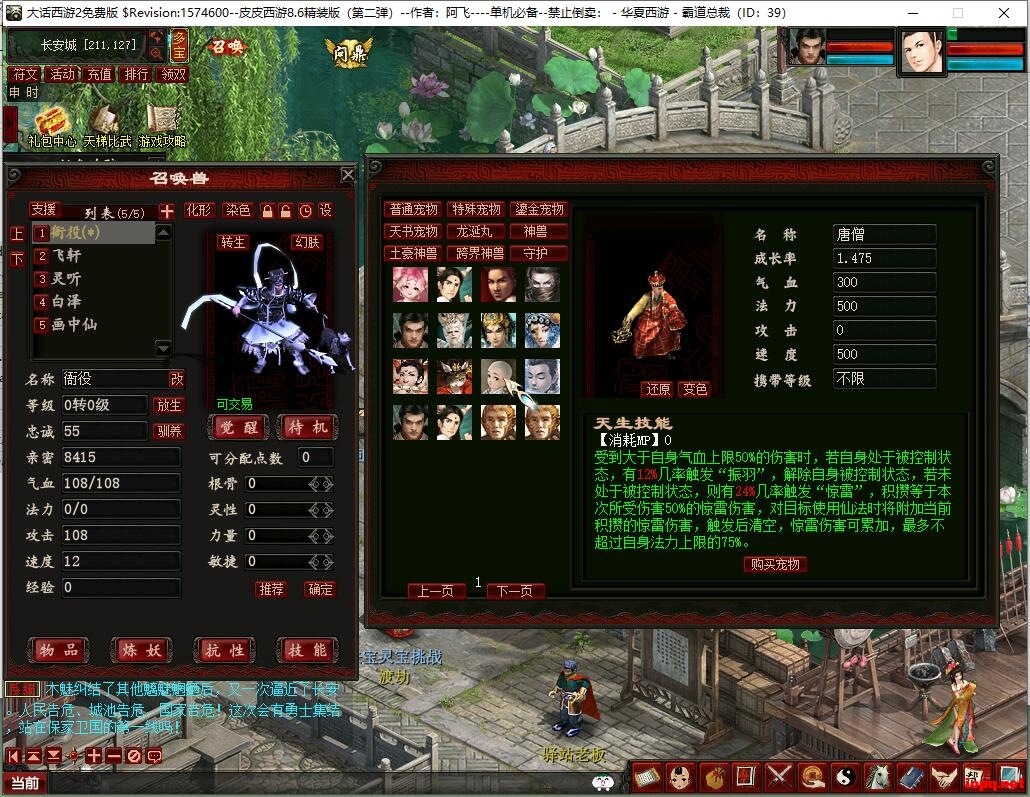Choose 画中仙 from the summon list
The width and height of the screenshot is (1030, 797).
74,324
